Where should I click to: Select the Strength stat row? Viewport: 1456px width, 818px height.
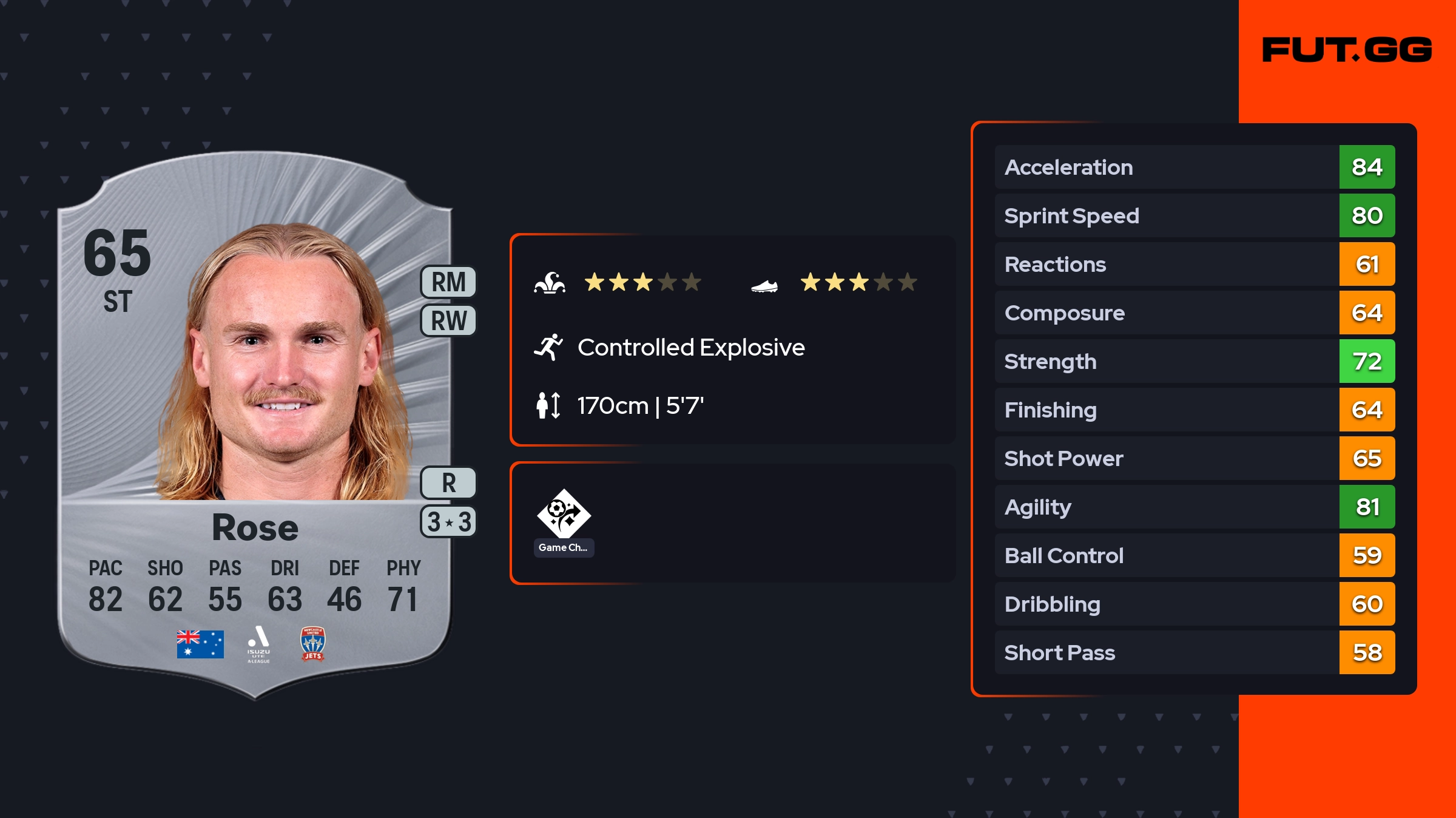click(x=1194, y=361)
